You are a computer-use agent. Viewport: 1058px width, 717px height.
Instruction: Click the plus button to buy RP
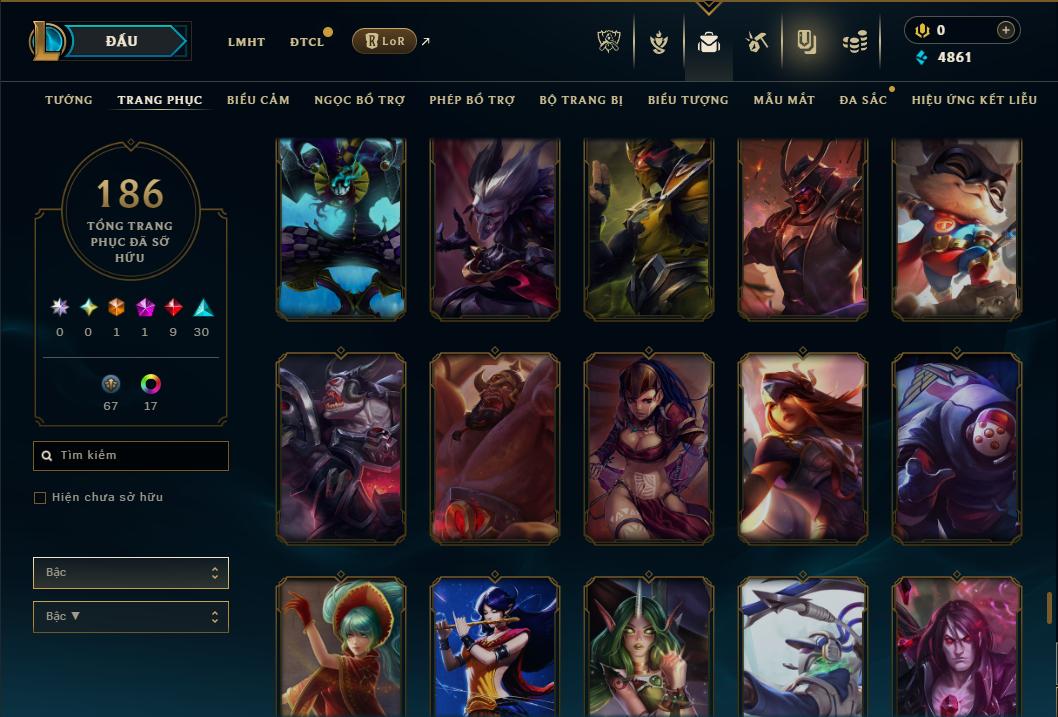click(x=1005, y=30)
